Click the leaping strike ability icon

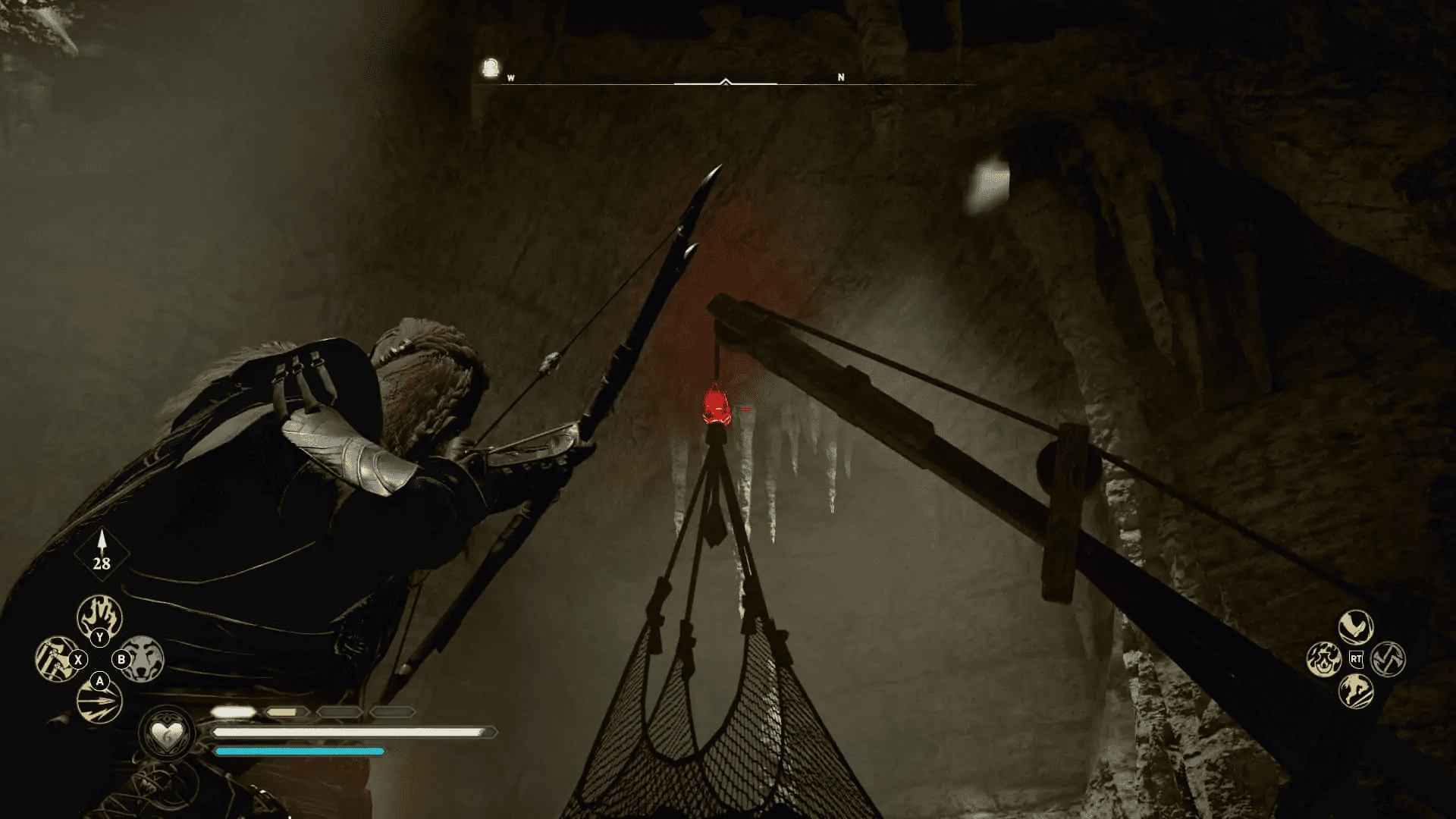pyautogui.click(x=1356, y=692)
